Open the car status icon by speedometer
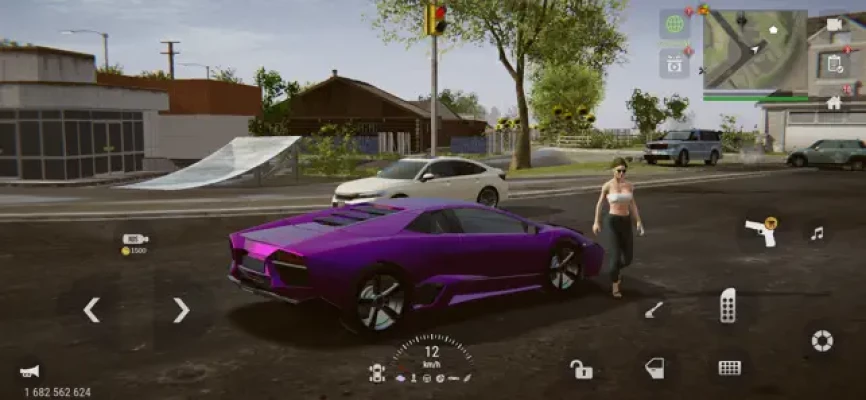Screen dimensions: 866x400 (x=377, y=372)
